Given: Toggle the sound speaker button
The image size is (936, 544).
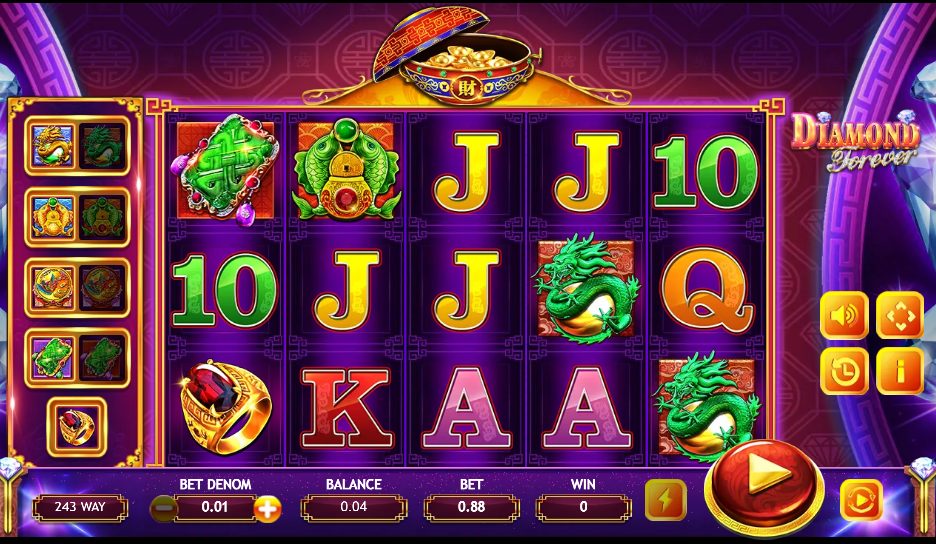Looking at the screenshot, I should pos(844,317).
